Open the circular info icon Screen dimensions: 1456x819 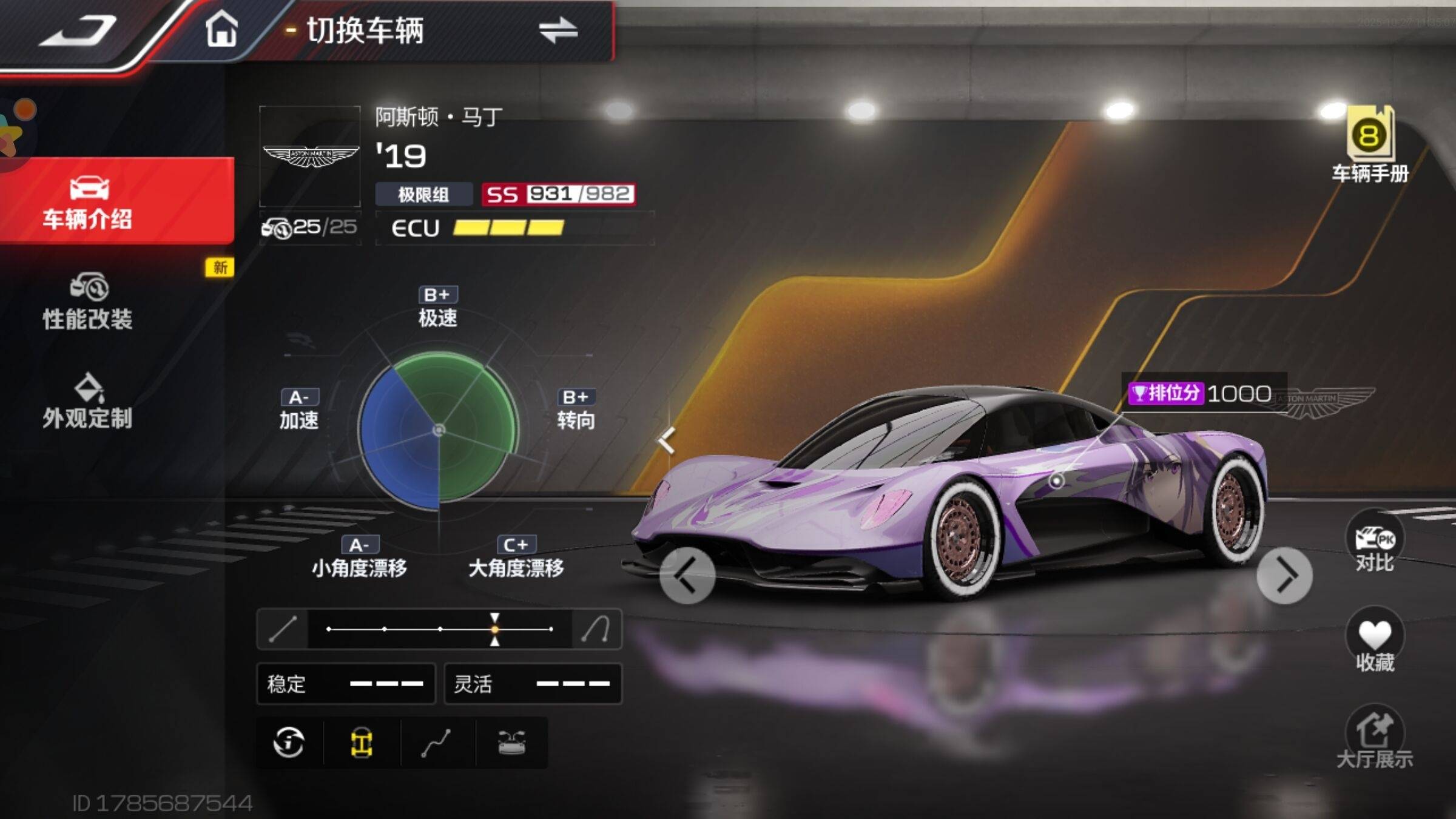289,742
